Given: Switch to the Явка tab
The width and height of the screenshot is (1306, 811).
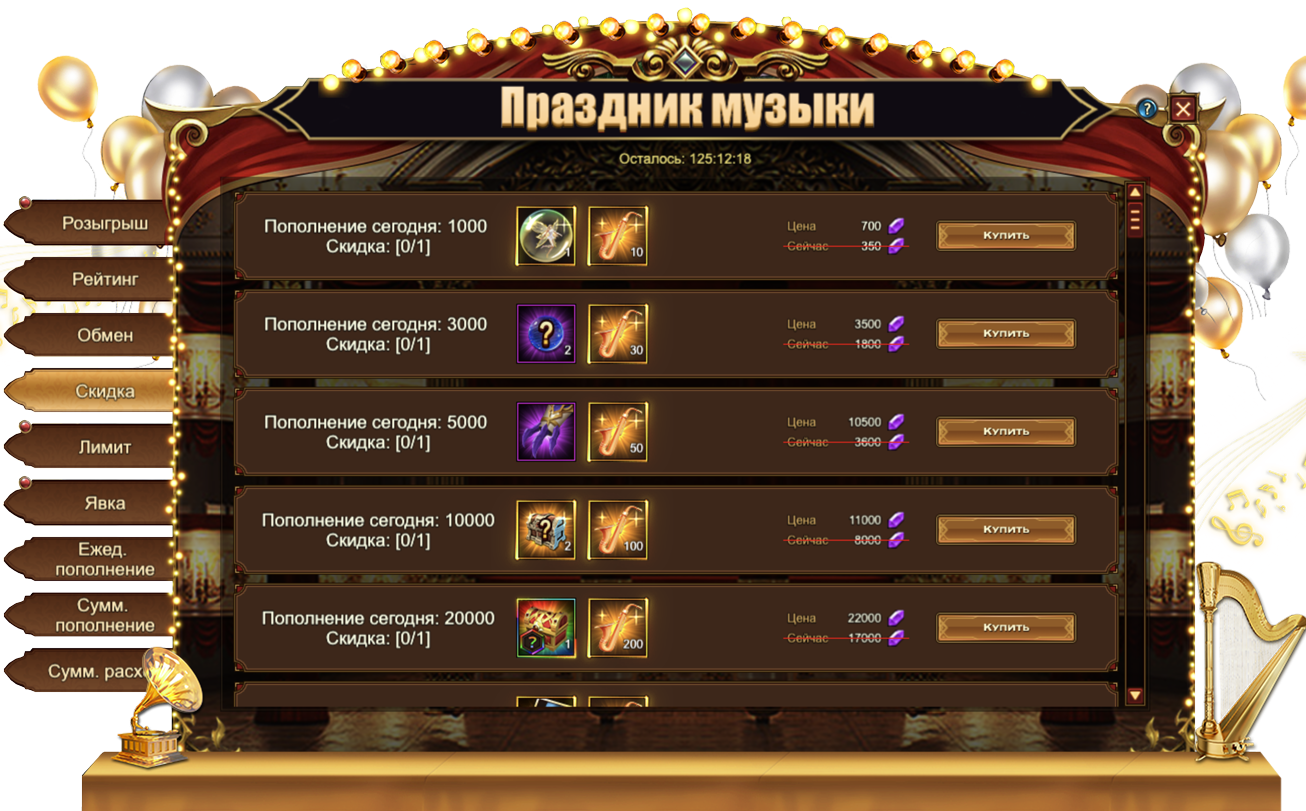Looking at the screenshot, I should coord(104,503).
